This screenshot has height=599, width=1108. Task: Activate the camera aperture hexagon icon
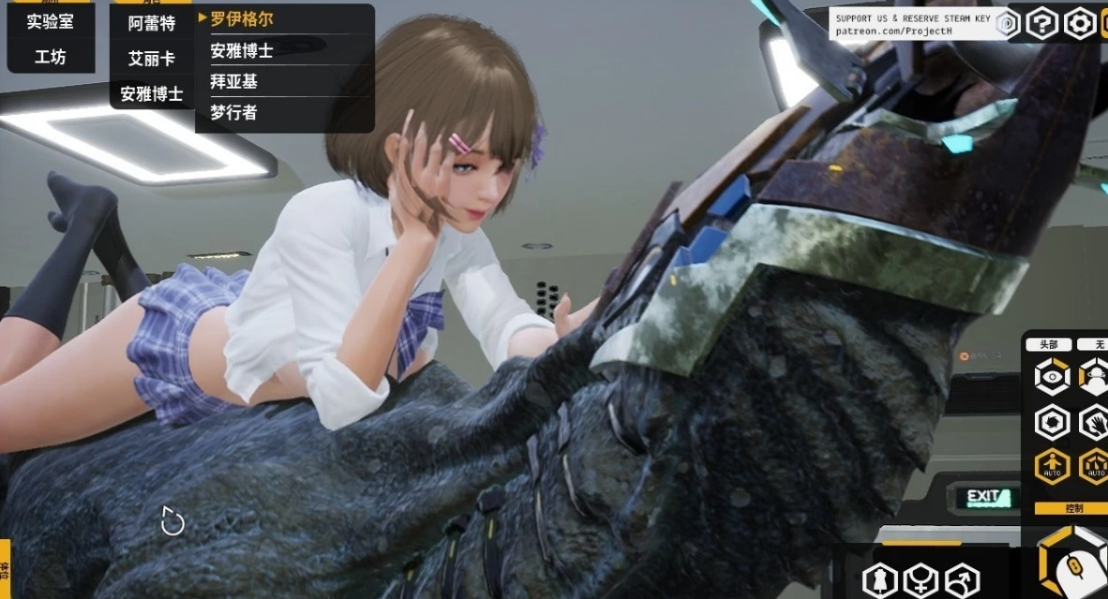(x=1052, y=421)
